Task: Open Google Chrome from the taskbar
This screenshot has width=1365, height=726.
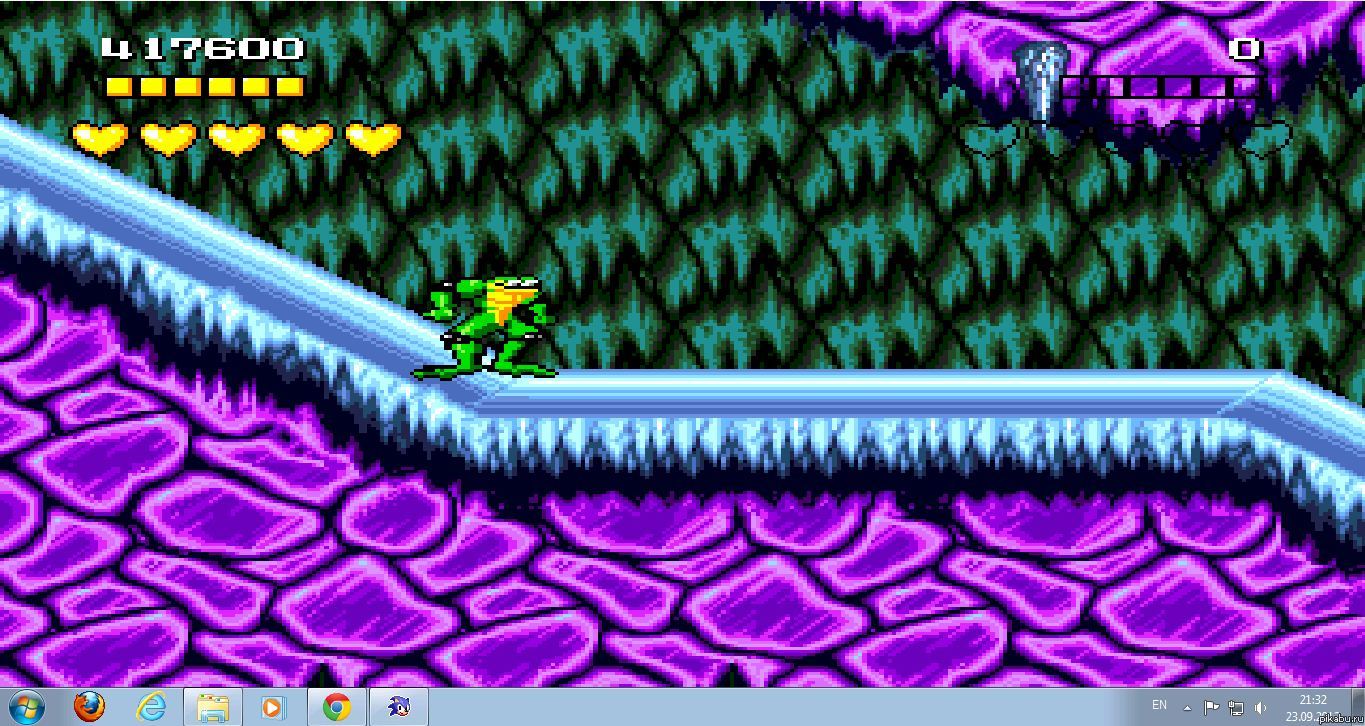Action: [x=334, y=707]
